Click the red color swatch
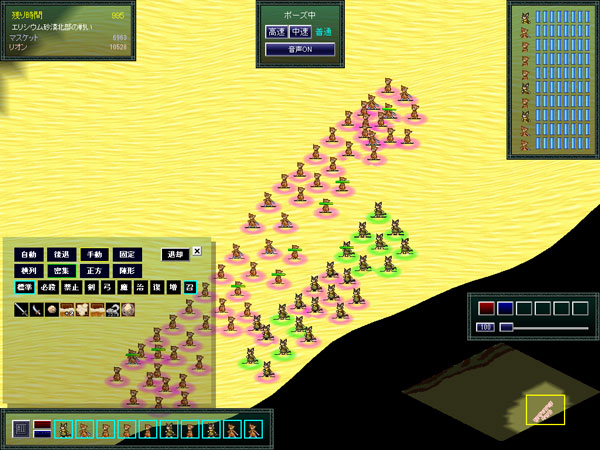The width and height of the screenshot is (600, 450). [486, 308]
